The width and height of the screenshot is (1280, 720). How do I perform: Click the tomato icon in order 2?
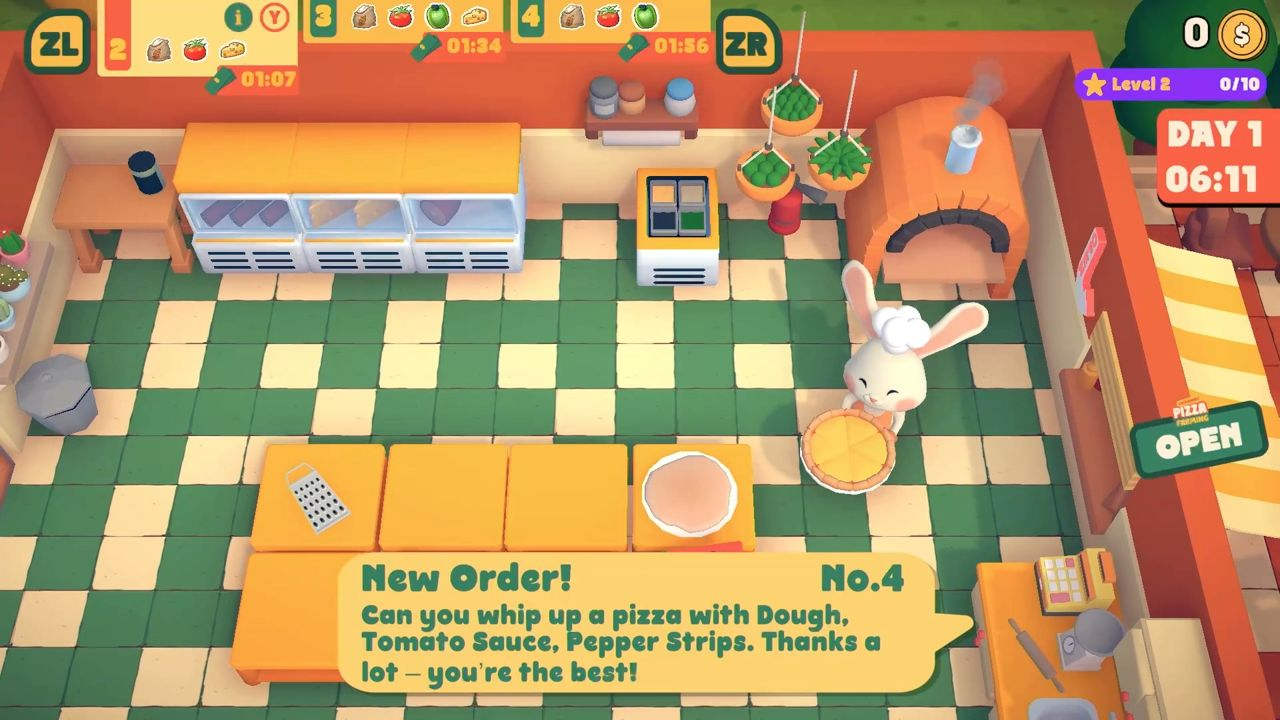pyautogui.click(x=193, y=50)
